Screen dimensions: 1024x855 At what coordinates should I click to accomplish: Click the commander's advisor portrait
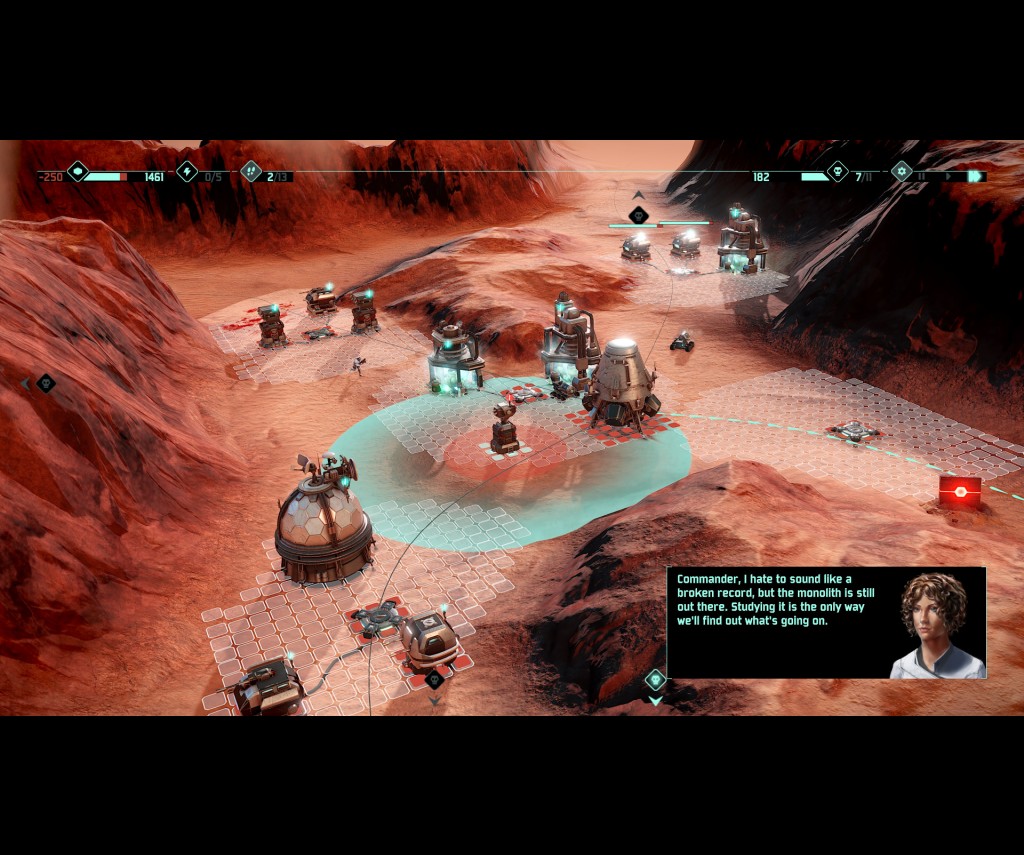(x=935, y=623)
